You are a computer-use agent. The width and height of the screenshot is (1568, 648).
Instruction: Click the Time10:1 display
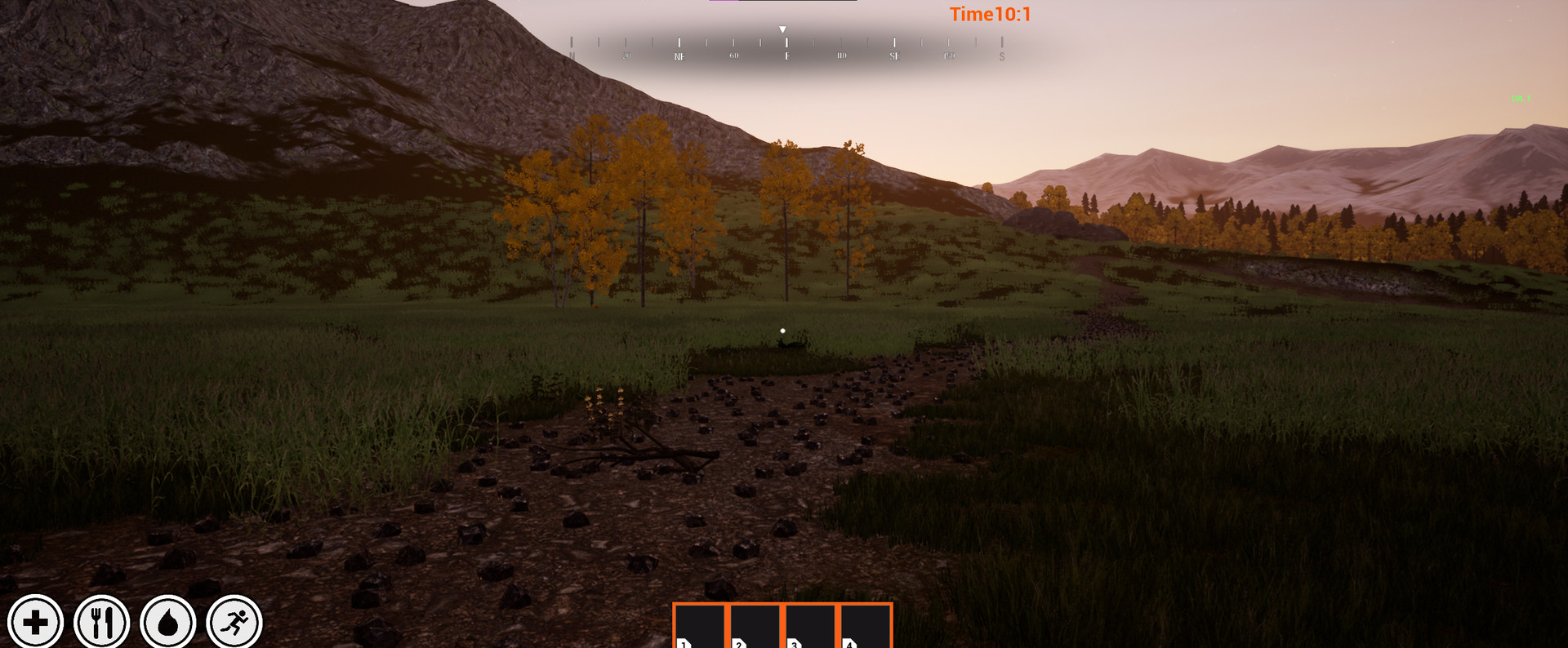click(x=991, y=14)
